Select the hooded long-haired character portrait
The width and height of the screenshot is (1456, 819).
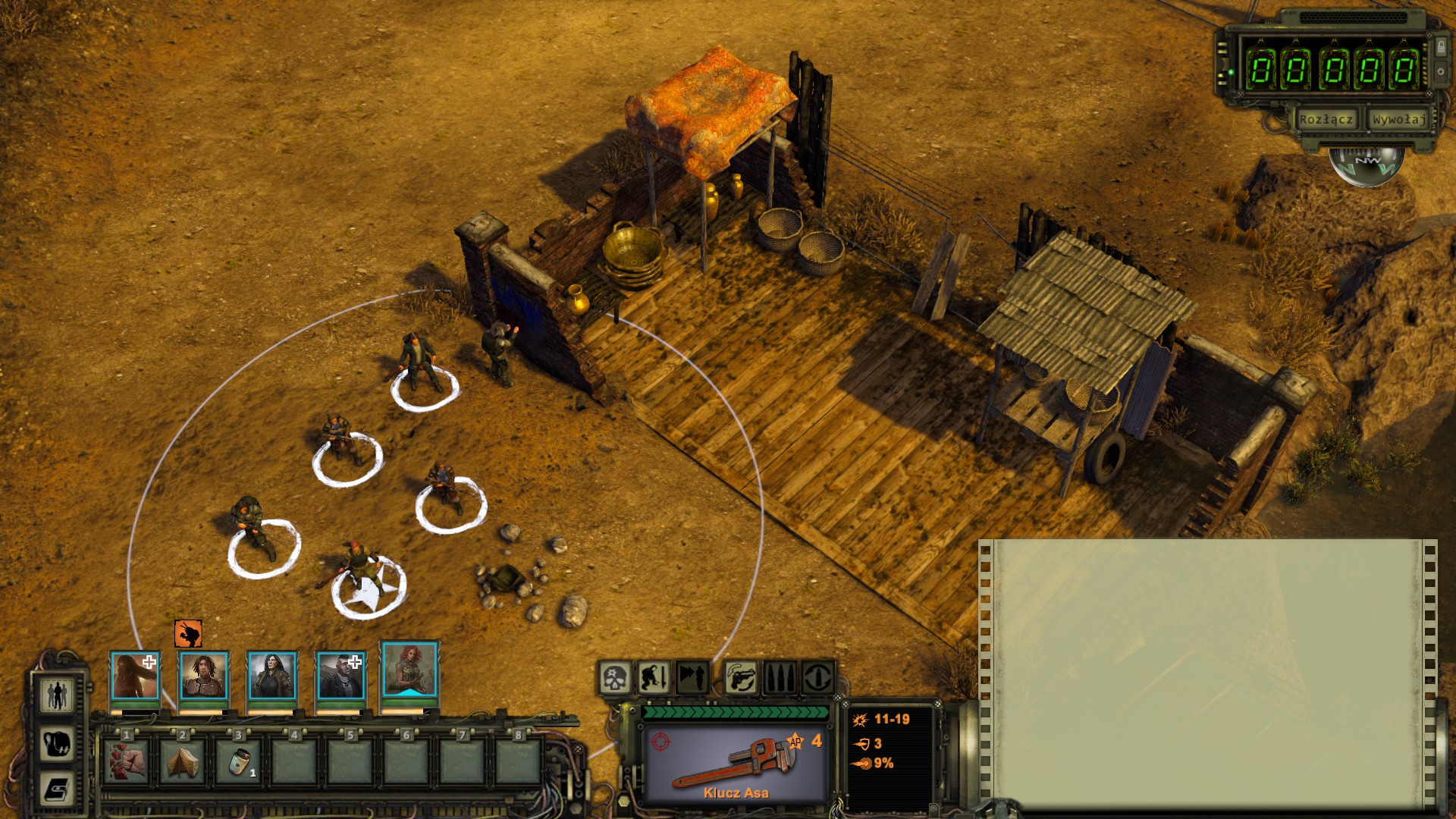[x=135, y=675]
